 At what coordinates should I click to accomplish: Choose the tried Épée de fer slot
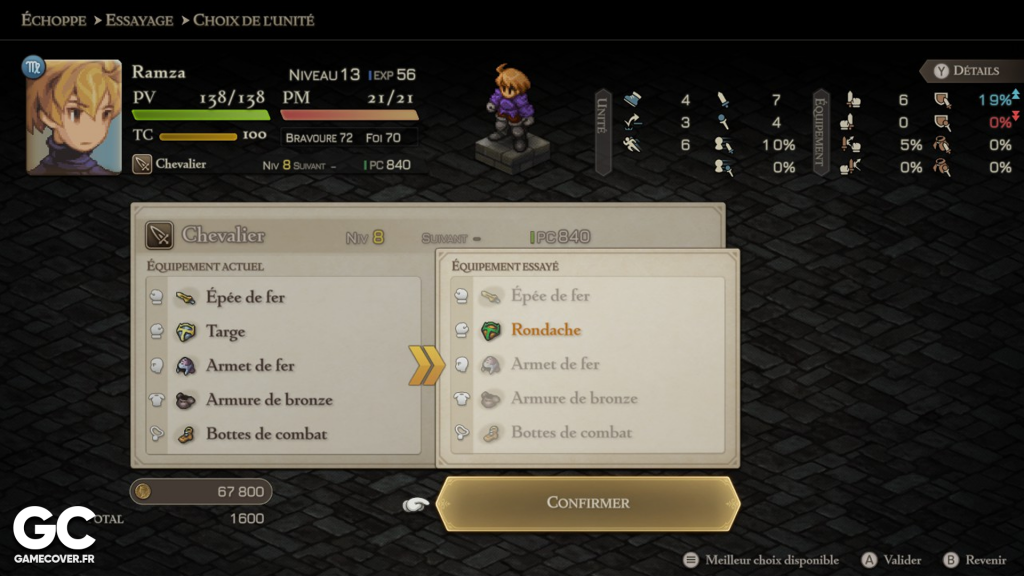(x=550, y=296)
